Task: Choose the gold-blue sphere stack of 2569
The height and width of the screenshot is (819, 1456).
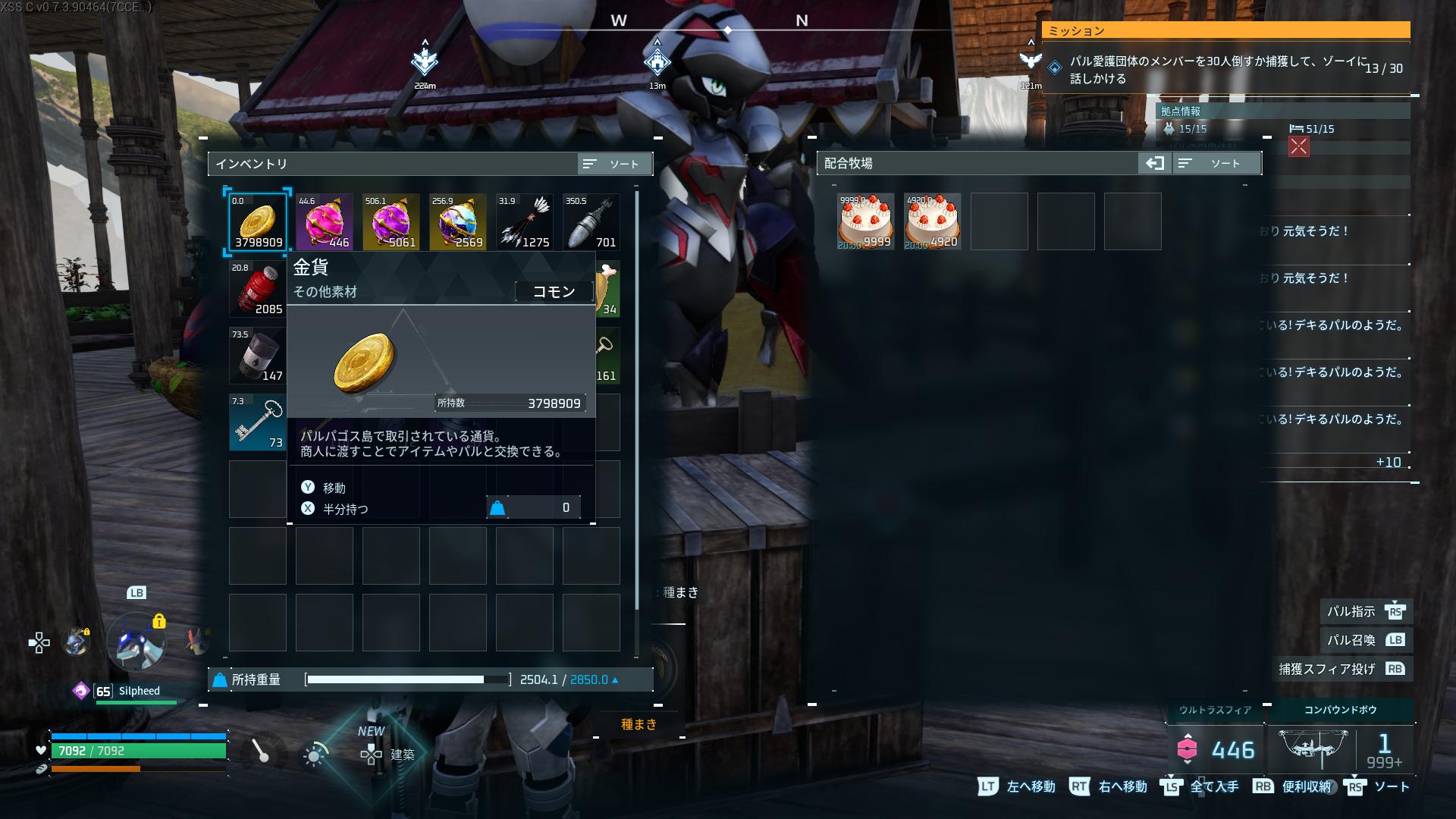Action: click(458, 221)
